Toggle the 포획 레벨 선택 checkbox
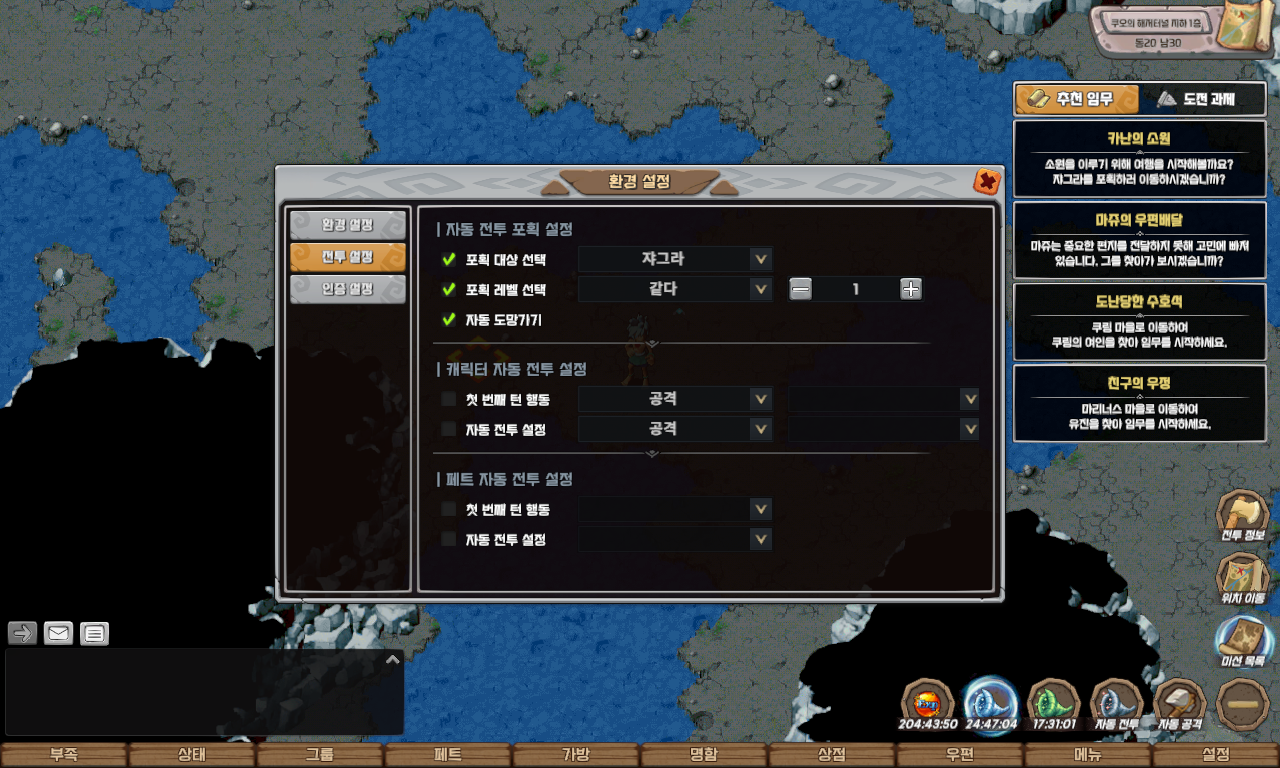The image size is (1280, 768). [x=449, y=290]
